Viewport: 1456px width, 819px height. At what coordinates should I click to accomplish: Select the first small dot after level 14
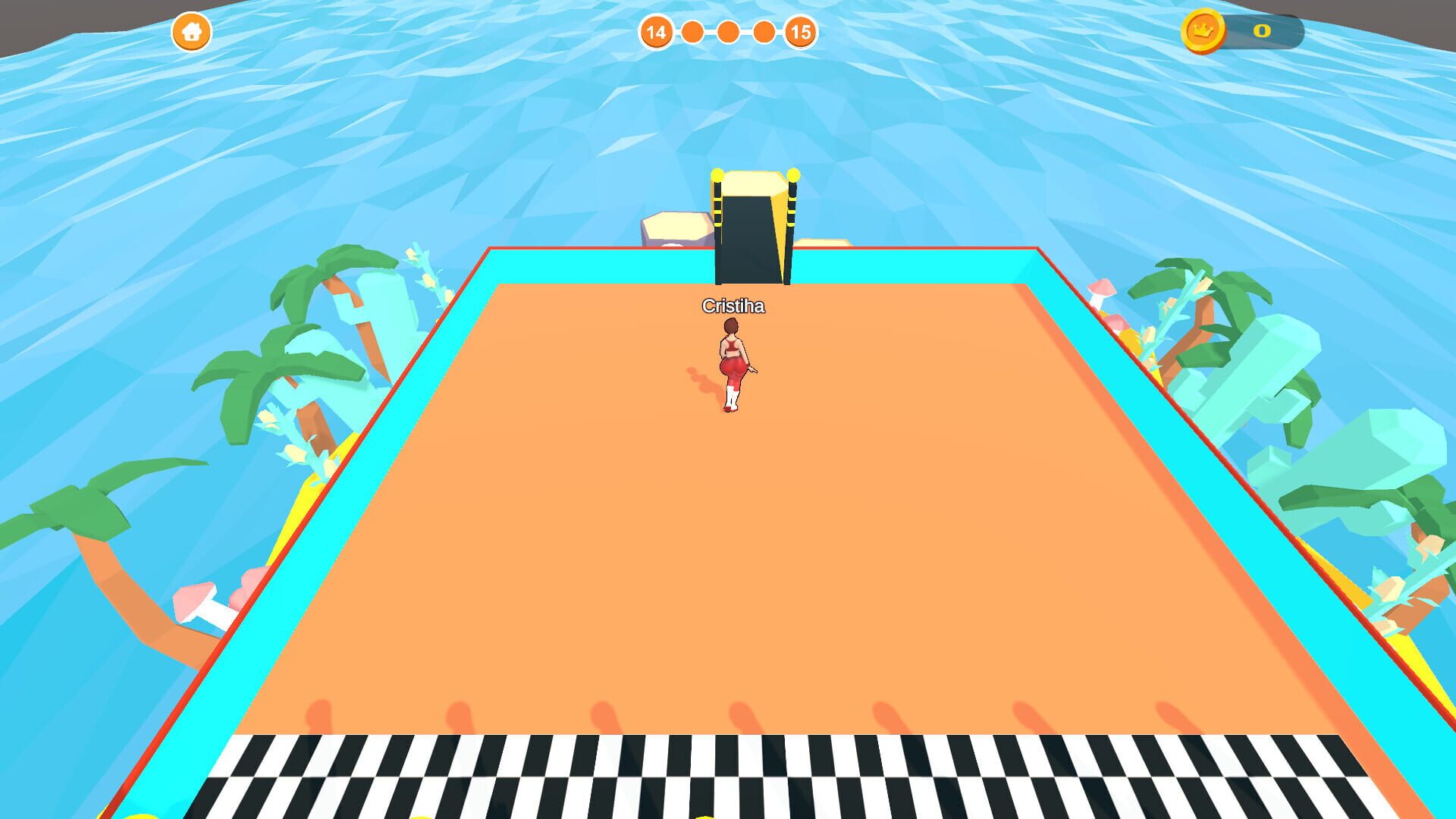(x=692, y=33)
